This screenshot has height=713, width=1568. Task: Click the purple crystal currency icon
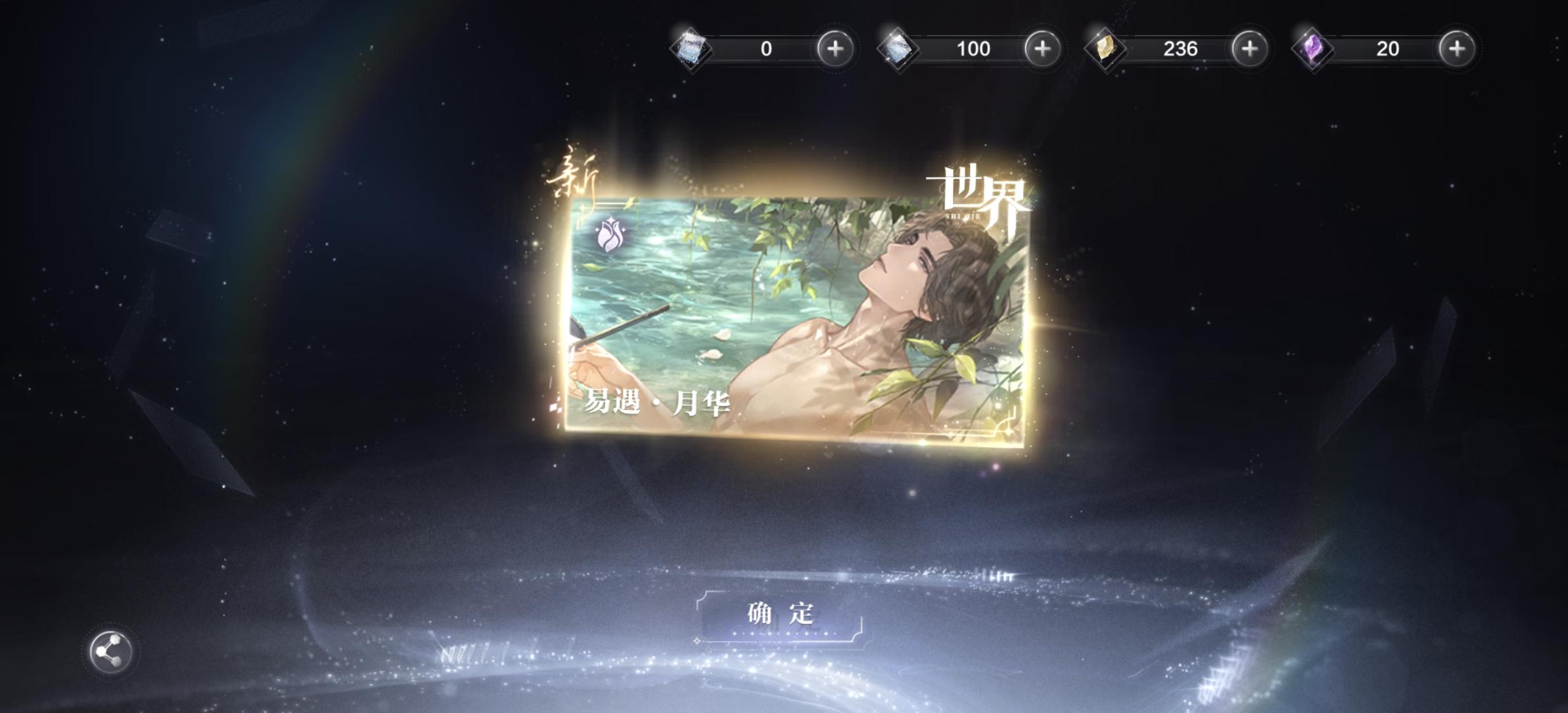[1313, 49]
